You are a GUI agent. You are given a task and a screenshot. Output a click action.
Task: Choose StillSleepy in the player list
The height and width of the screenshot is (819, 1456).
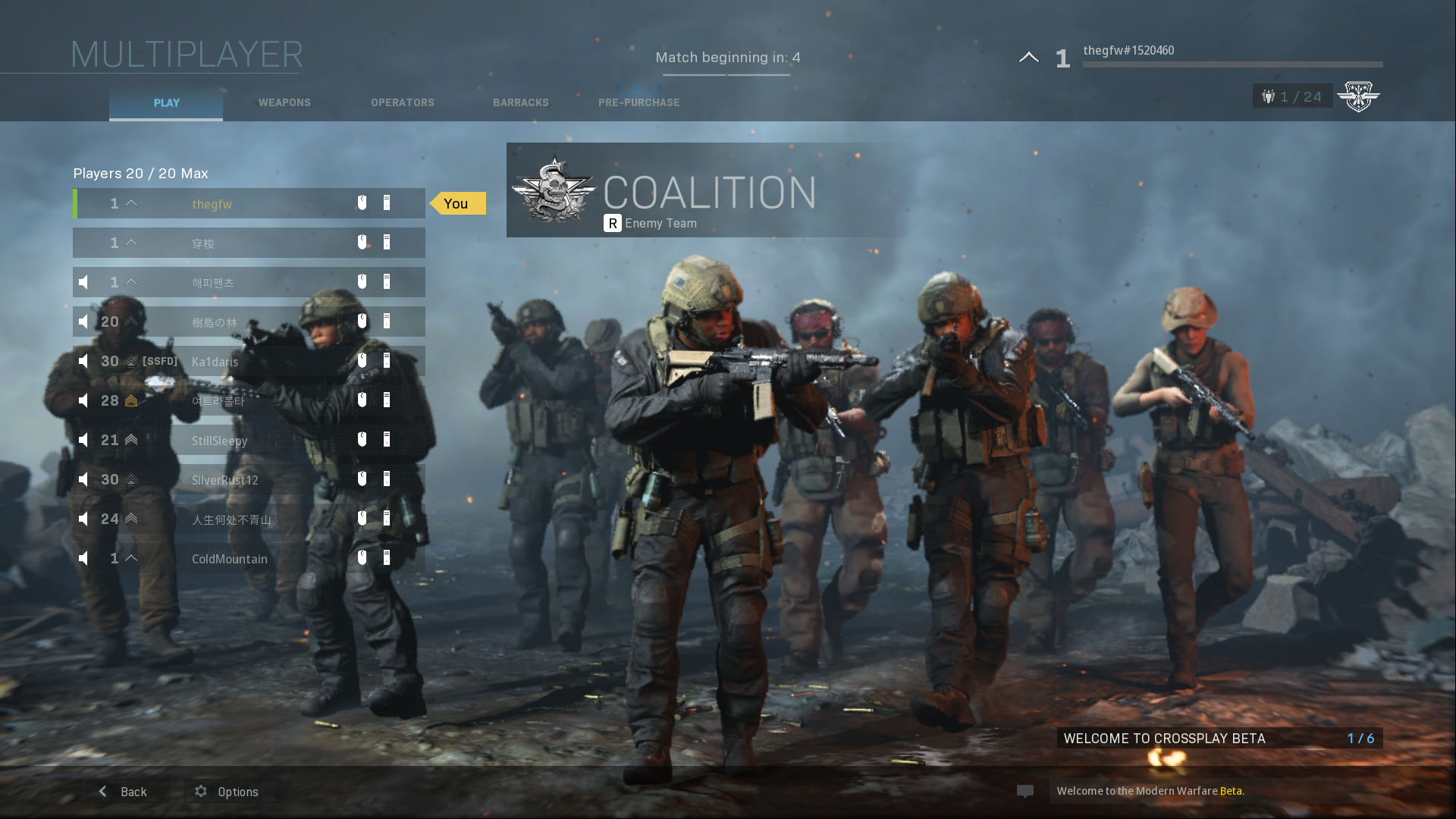click(x=249, y=441)
